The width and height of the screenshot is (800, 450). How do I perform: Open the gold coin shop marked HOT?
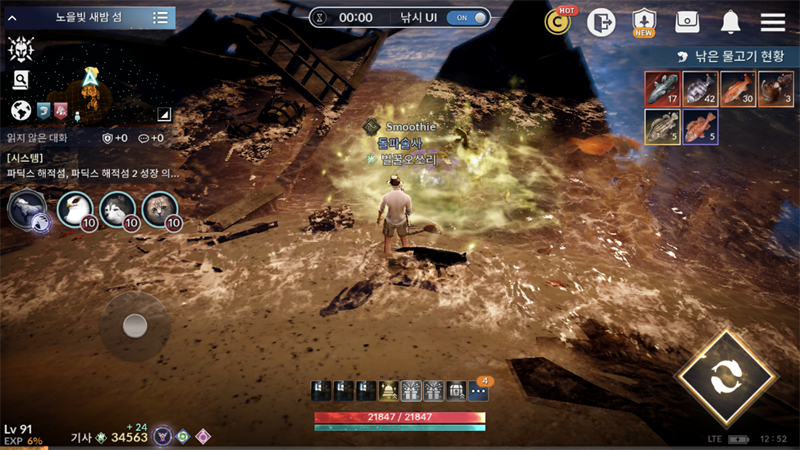(x=558, y=22)
